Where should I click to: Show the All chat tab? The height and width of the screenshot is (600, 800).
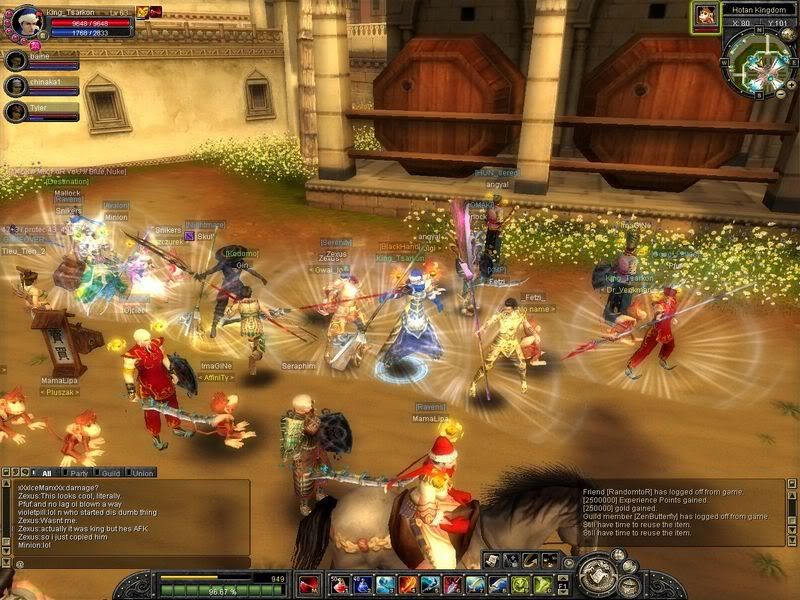[45, 473]
